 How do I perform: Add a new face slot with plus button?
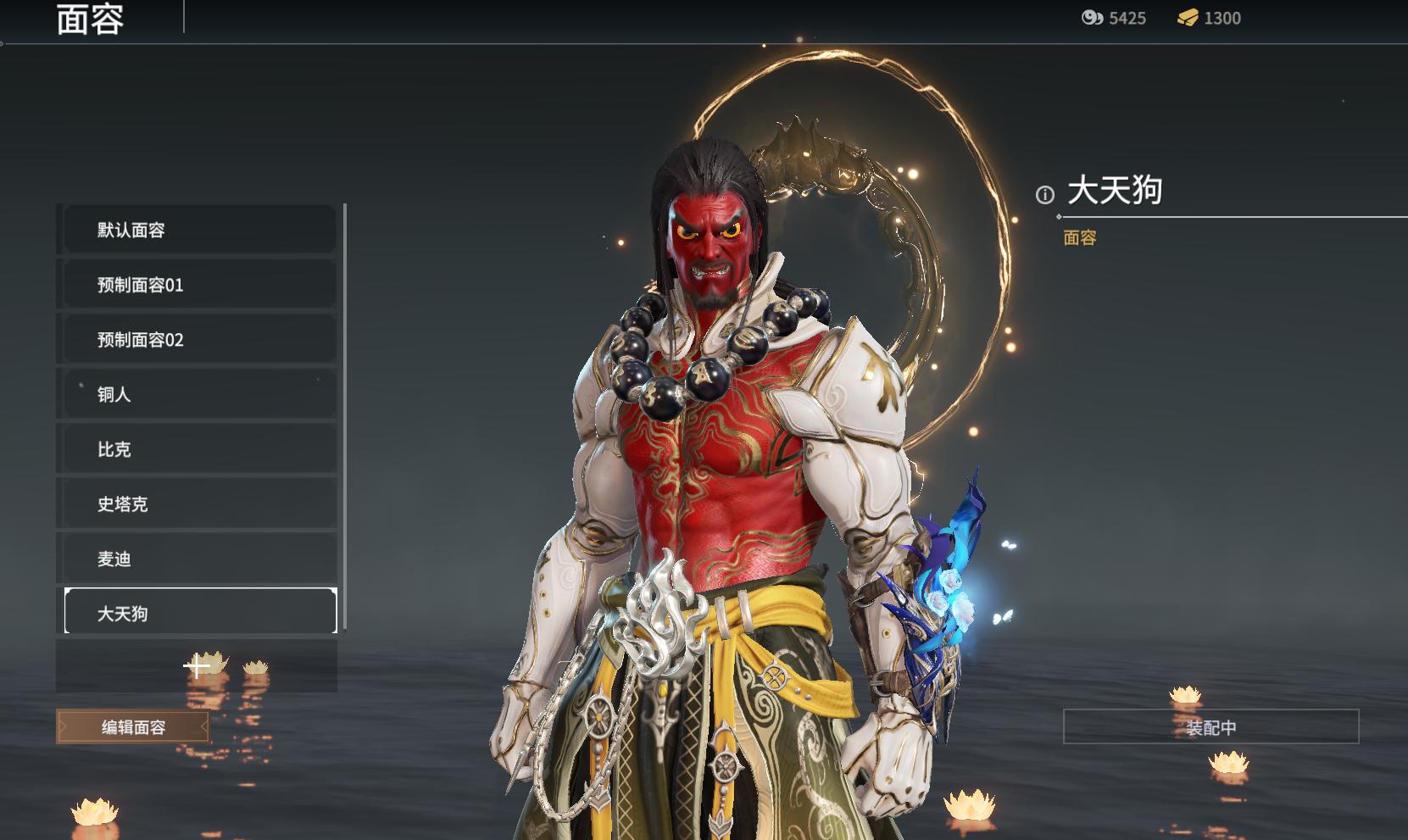coord(197,666)
